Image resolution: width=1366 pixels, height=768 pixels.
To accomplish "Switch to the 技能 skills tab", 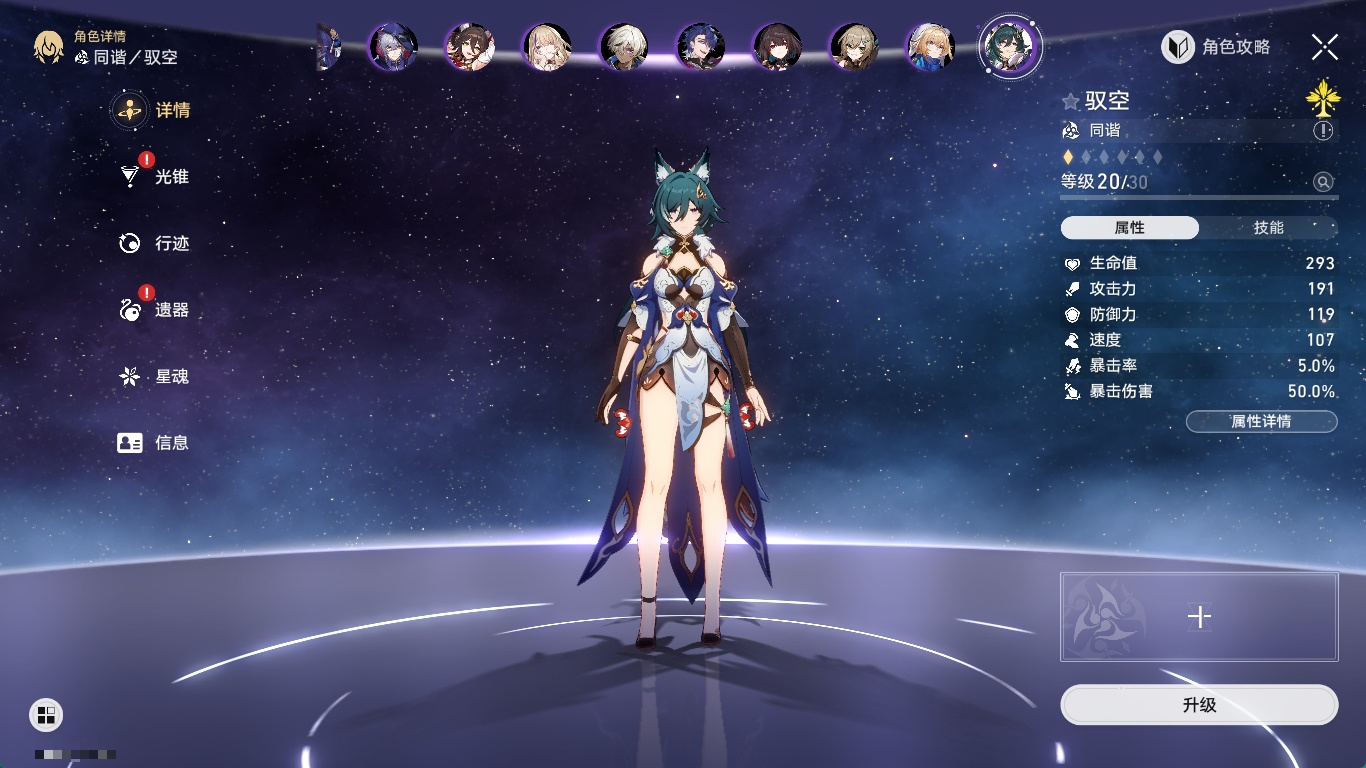I will click(1268, 228).
